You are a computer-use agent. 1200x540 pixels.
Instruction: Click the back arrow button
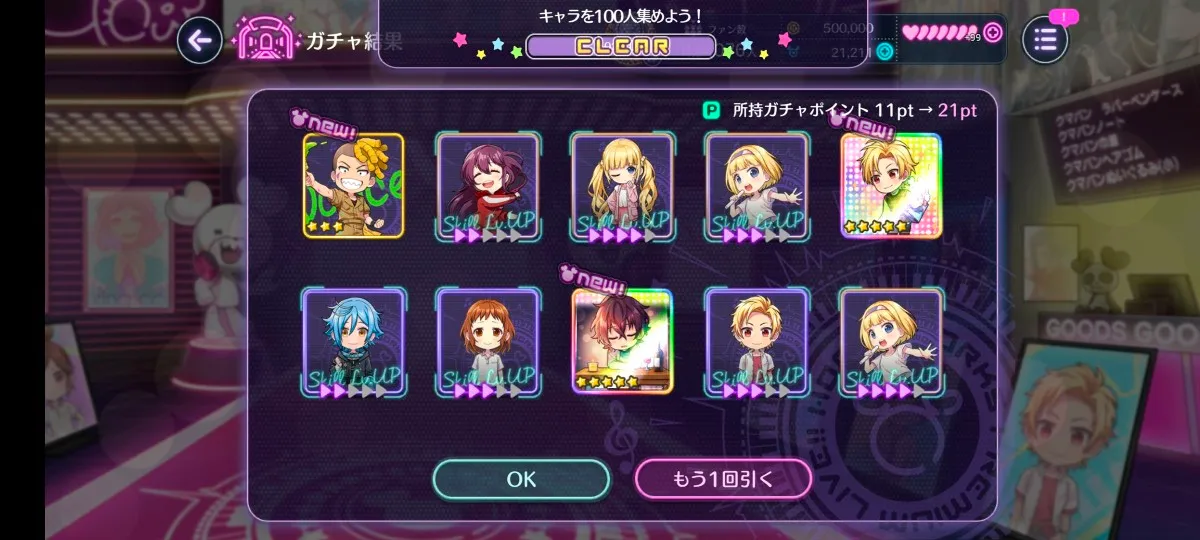tap(199, 40)
